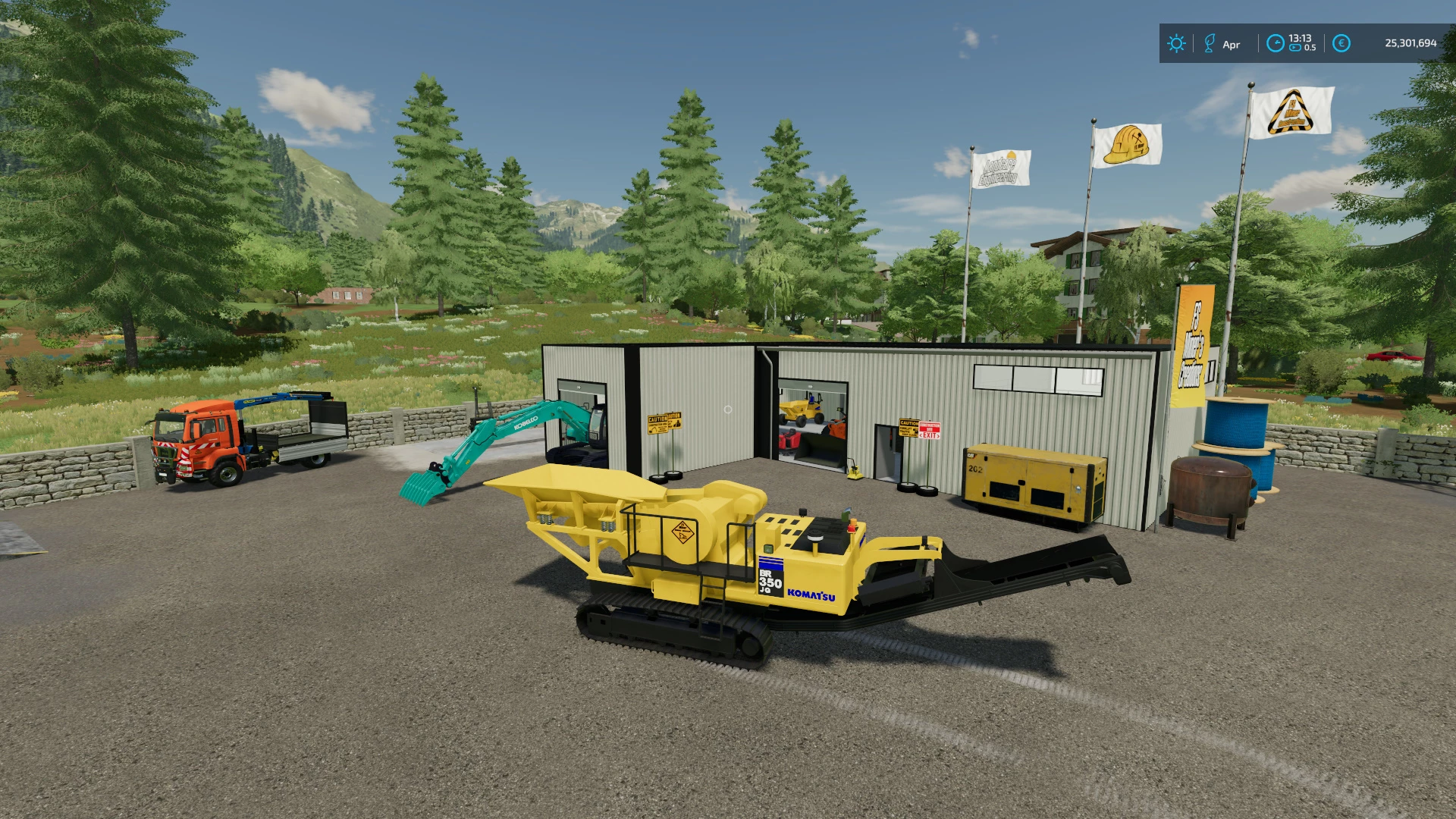1456x819 pixels.
Task: Click the green indicator on the Komatsu cab
Action: tap(768, 548)
